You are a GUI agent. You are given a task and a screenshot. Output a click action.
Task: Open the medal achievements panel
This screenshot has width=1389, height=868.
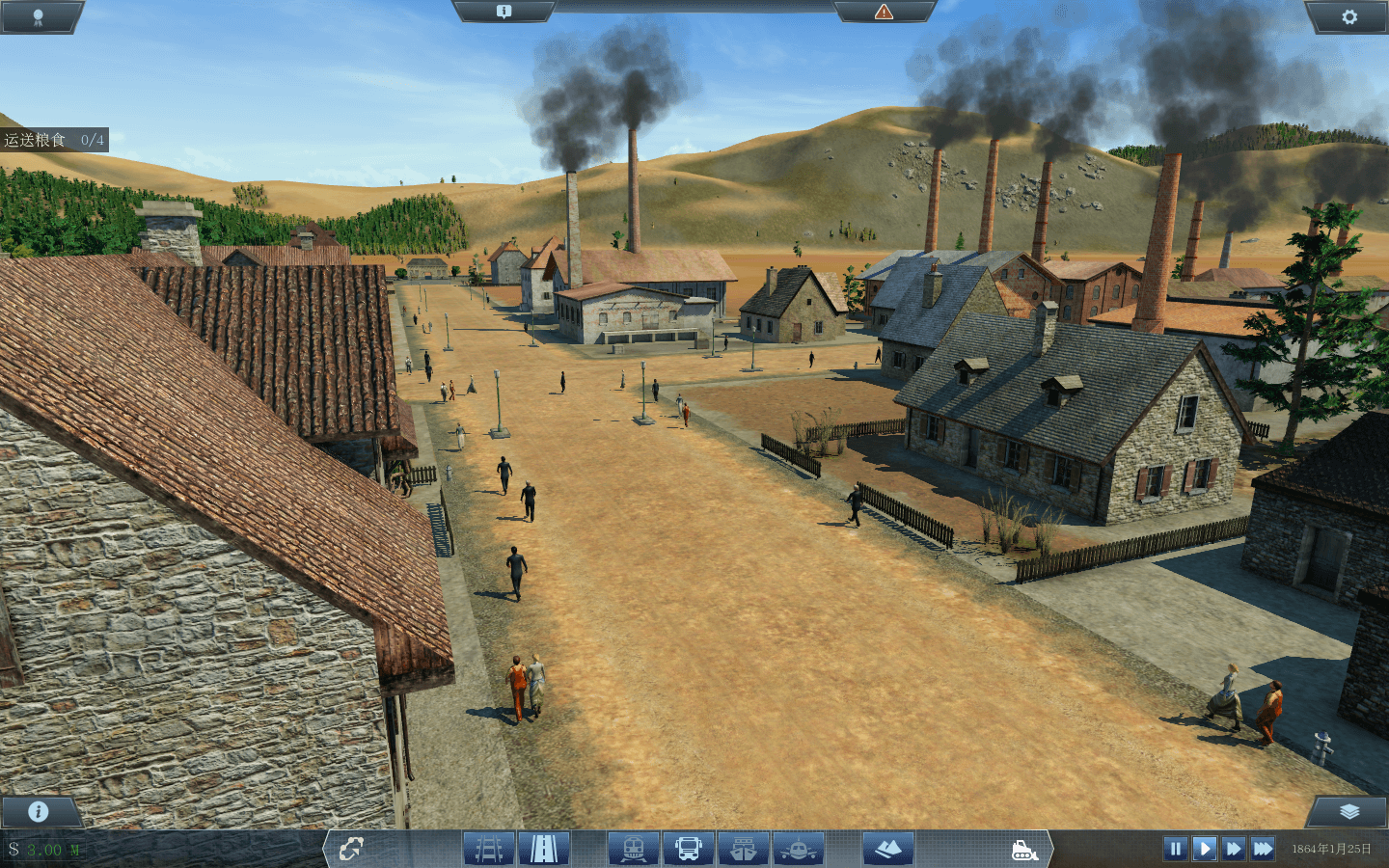click(38, 16)
